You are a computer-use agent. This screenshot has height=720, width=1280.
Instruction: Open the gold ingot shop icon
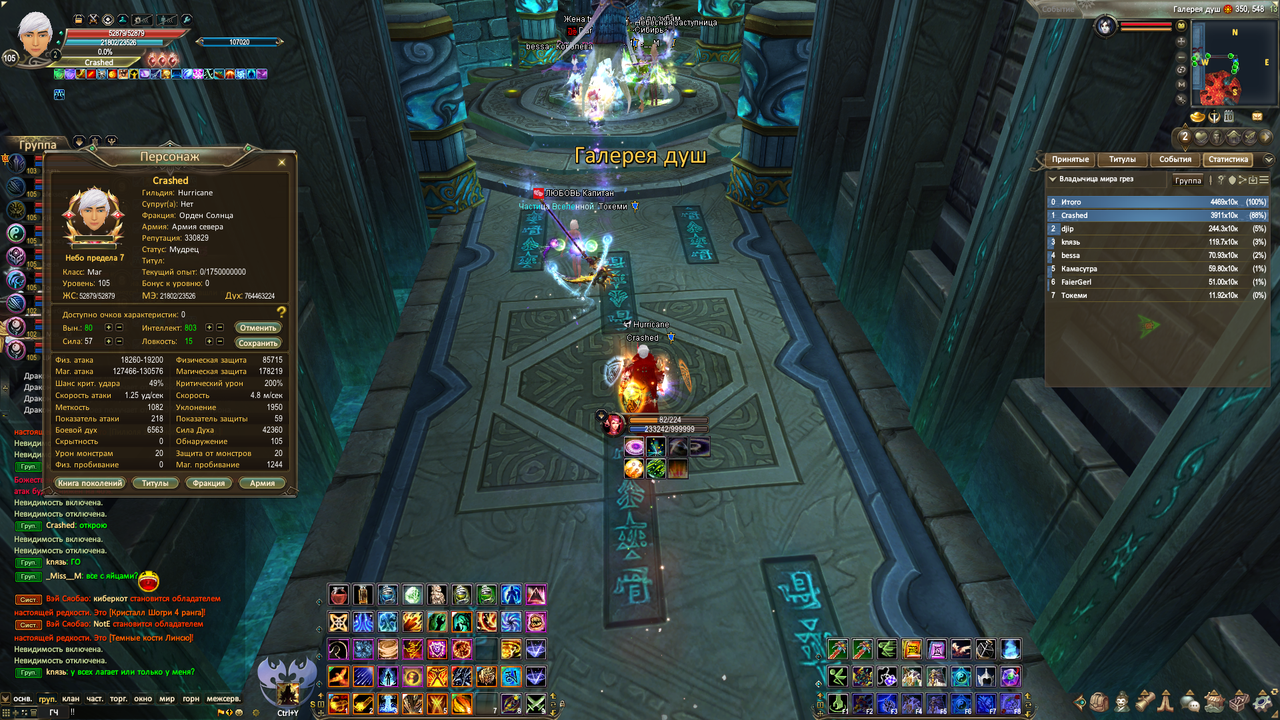pyautogui.click(x=1198, y=118)
